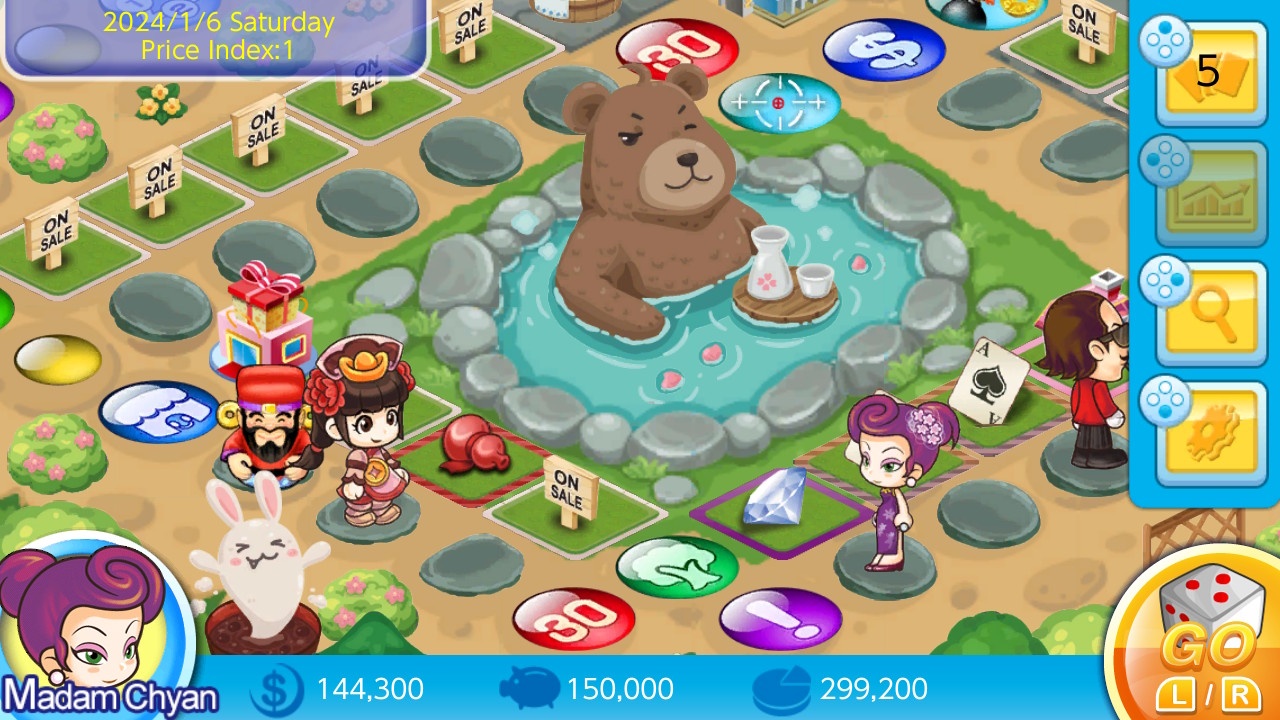Click the piggy bank savings icon

[x=527, y=689]
